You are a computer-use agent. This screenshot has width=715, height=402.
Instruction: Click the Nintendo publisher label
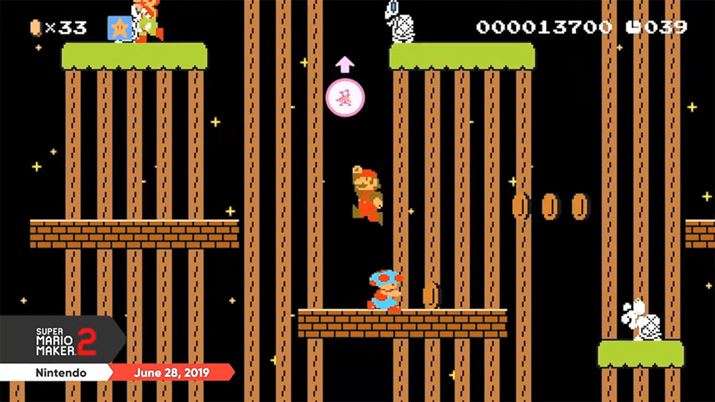(x=57, y=372)
